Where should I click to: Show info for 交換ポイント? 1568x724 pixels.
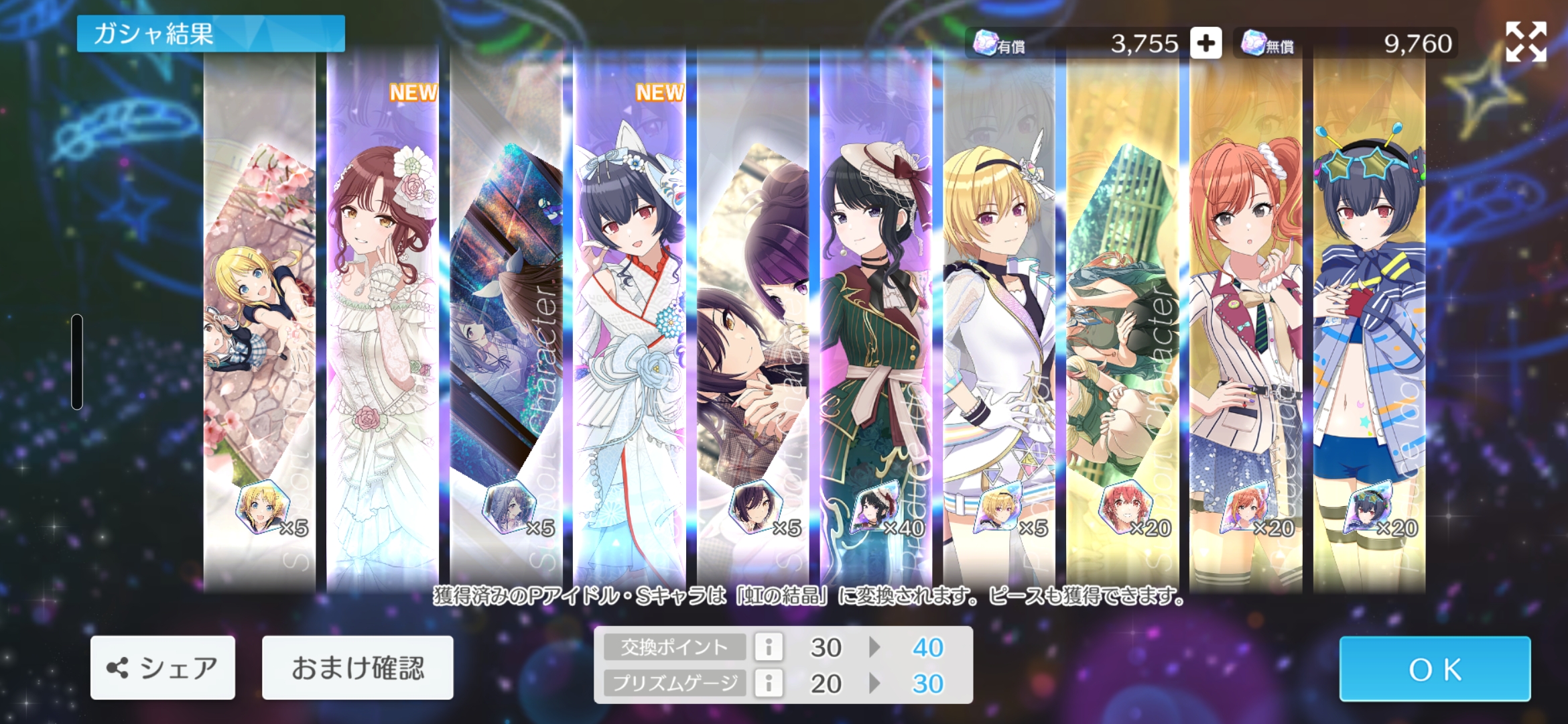pos(769,648)
